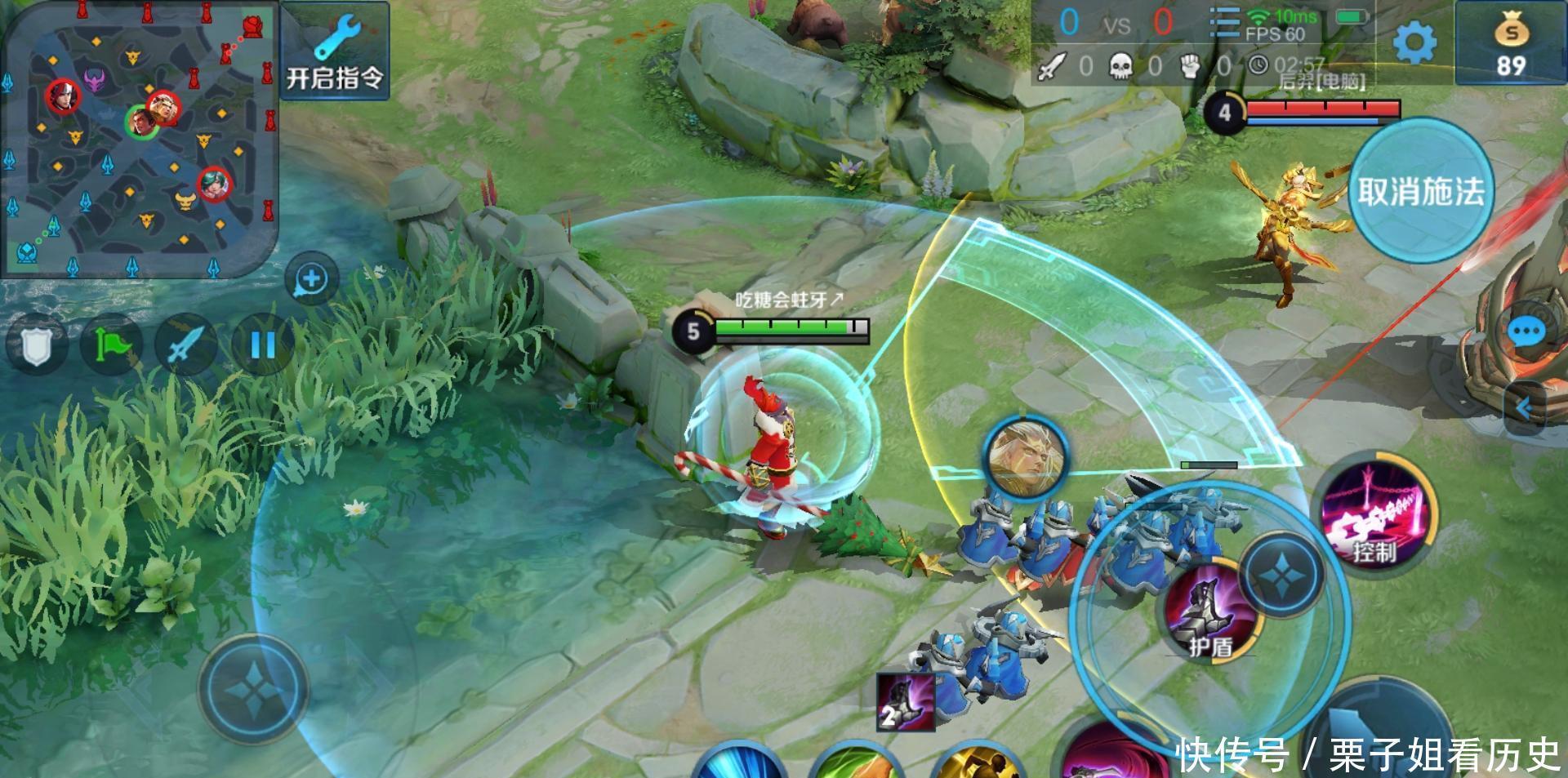Open the chat bubble button
The height and width of the screenshot is (778, 1568).
[x=1525, y=332]
